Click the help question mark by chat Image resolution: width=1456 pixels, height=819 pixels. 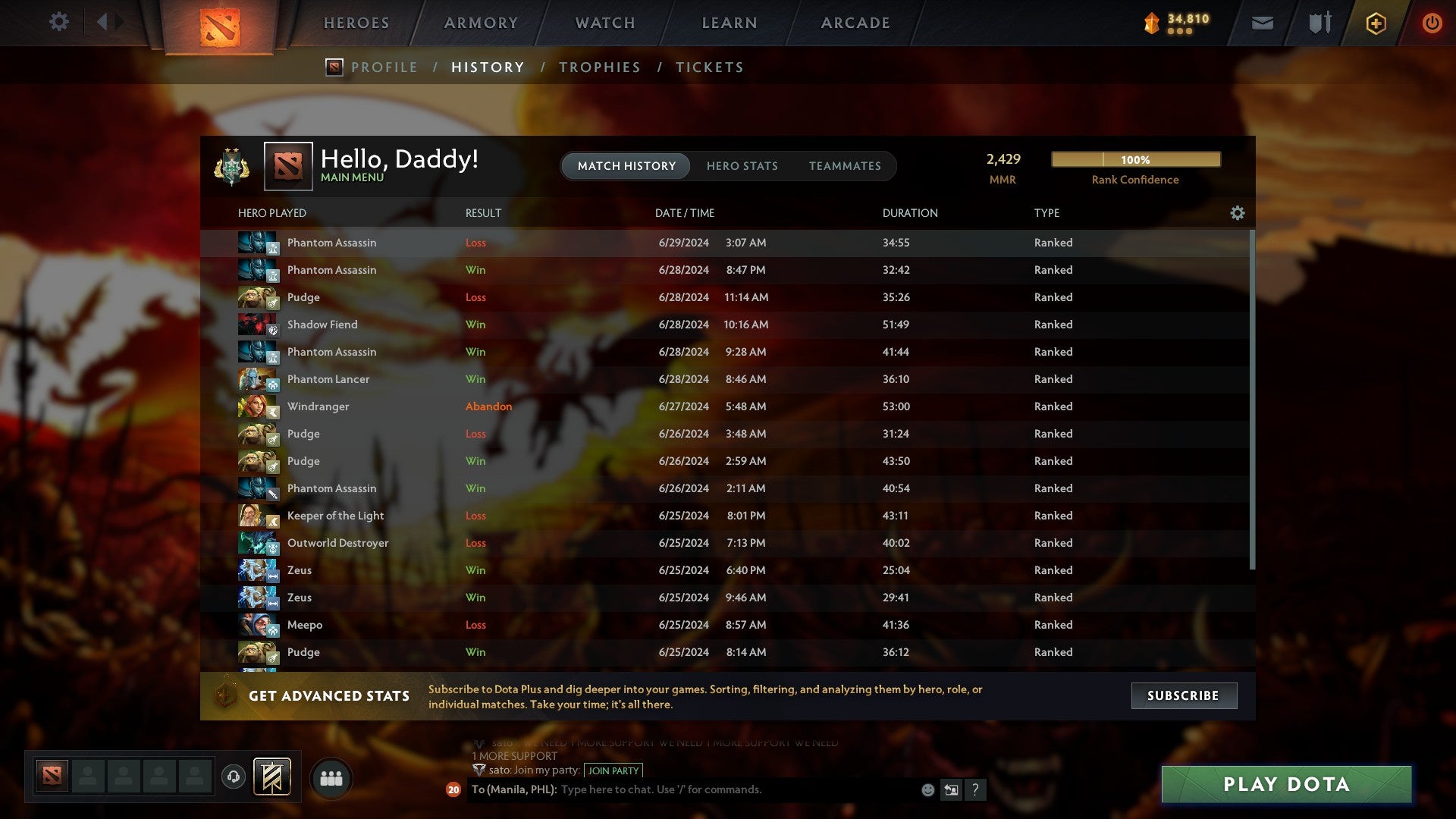(x=977, y=789)
